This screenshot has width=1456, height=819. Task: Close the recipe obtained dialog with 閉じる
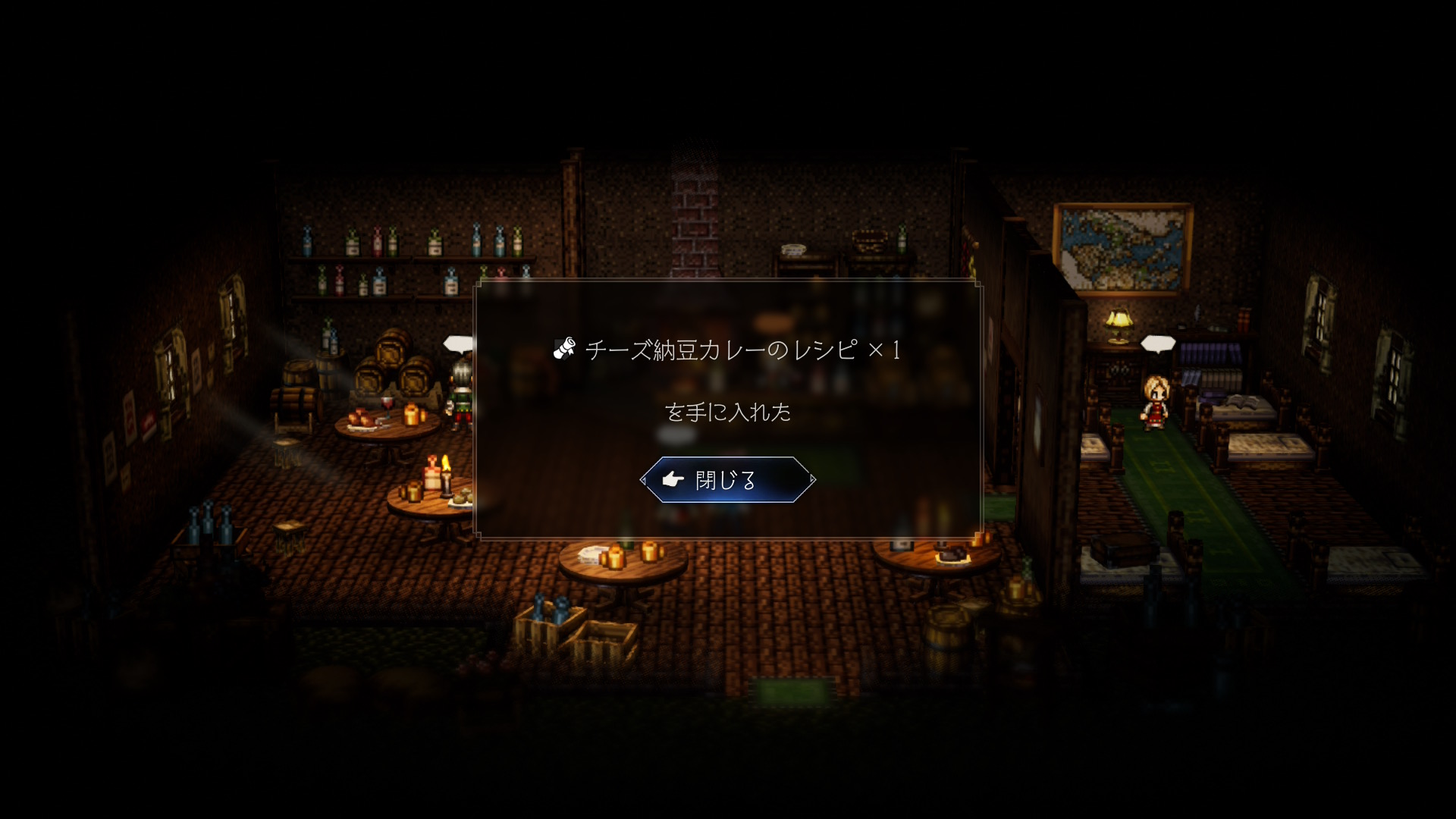(x=727, y=480)
